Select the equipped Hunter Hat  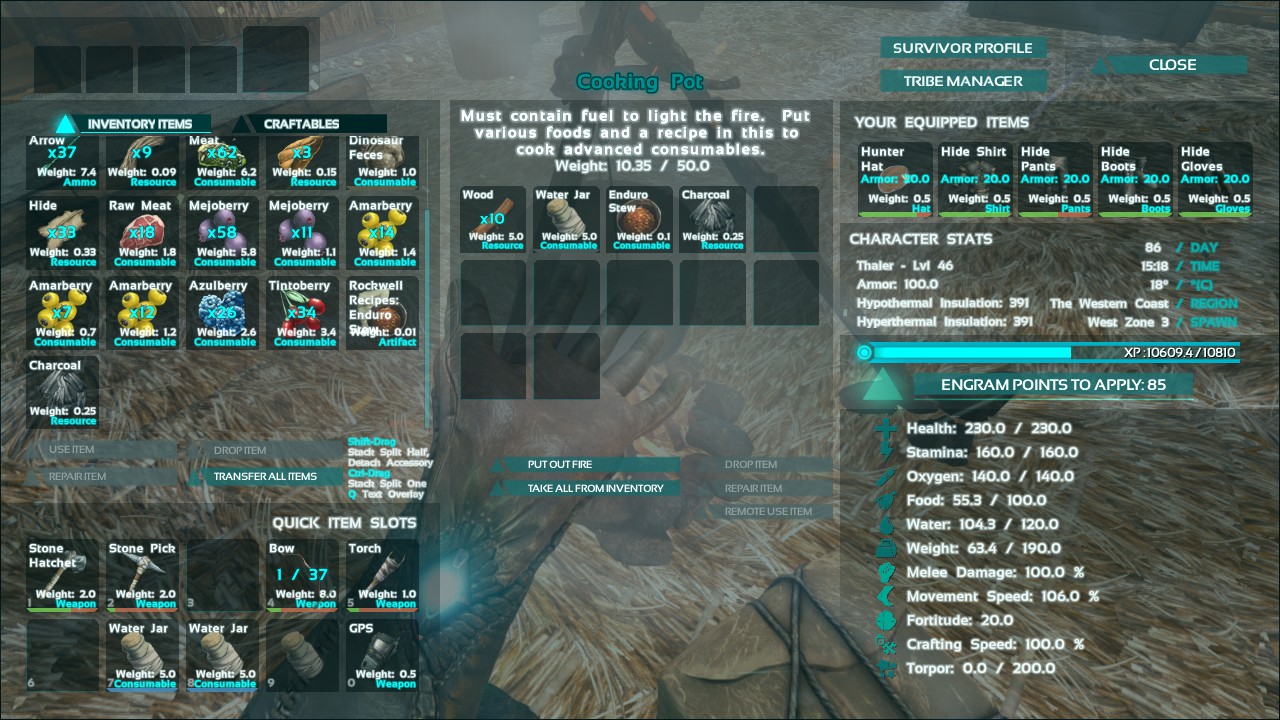pos(894,179)
